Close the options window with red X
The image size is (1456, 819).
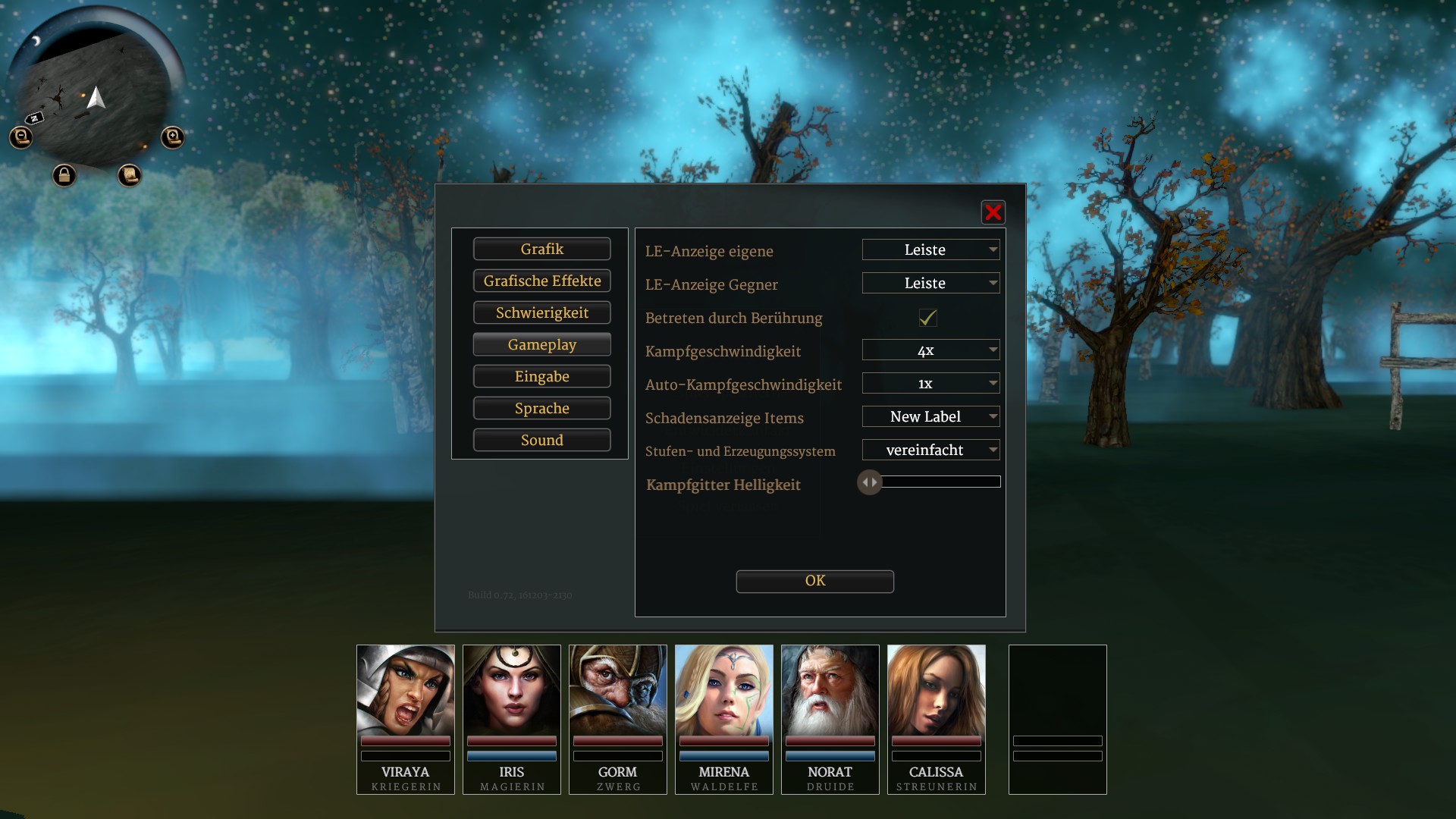(993, 213)
